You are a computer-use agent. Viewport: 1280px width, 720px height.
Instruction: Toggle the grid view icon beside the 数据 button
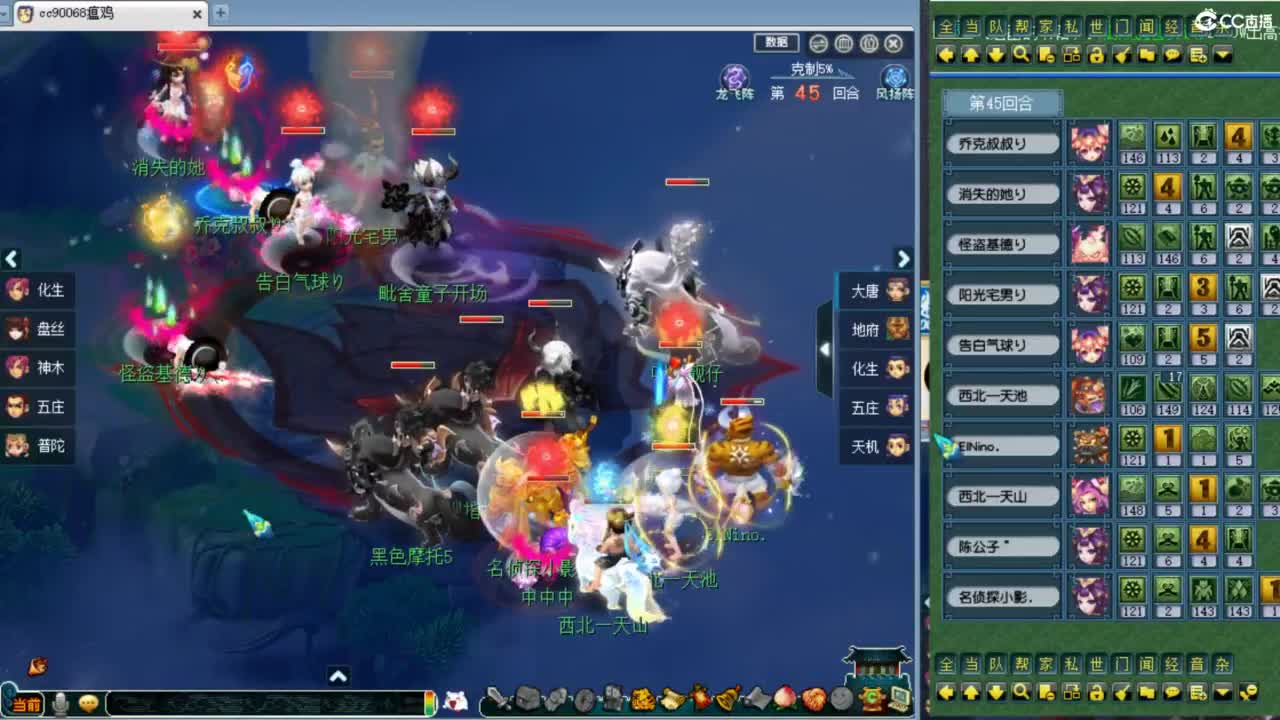844,44
